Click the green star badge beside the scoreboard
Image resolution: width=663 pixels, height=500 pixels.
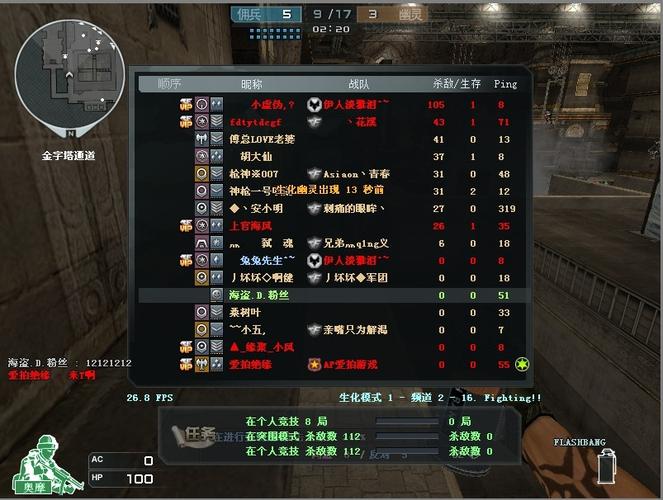(522, 365)
